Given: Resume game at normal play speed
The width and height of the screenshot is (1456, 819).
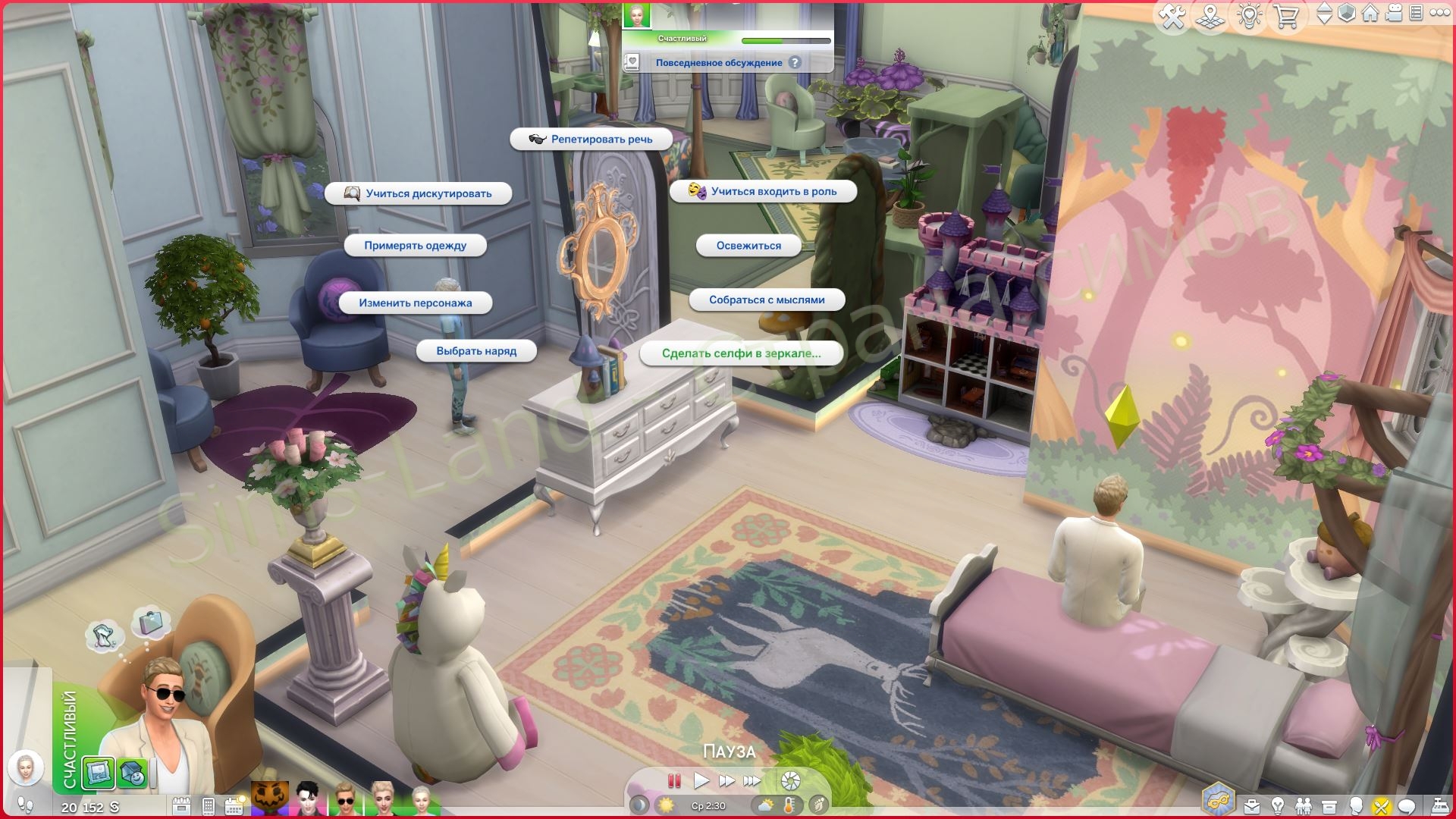Looking at the screenshot, I should [x=701, y=780].
